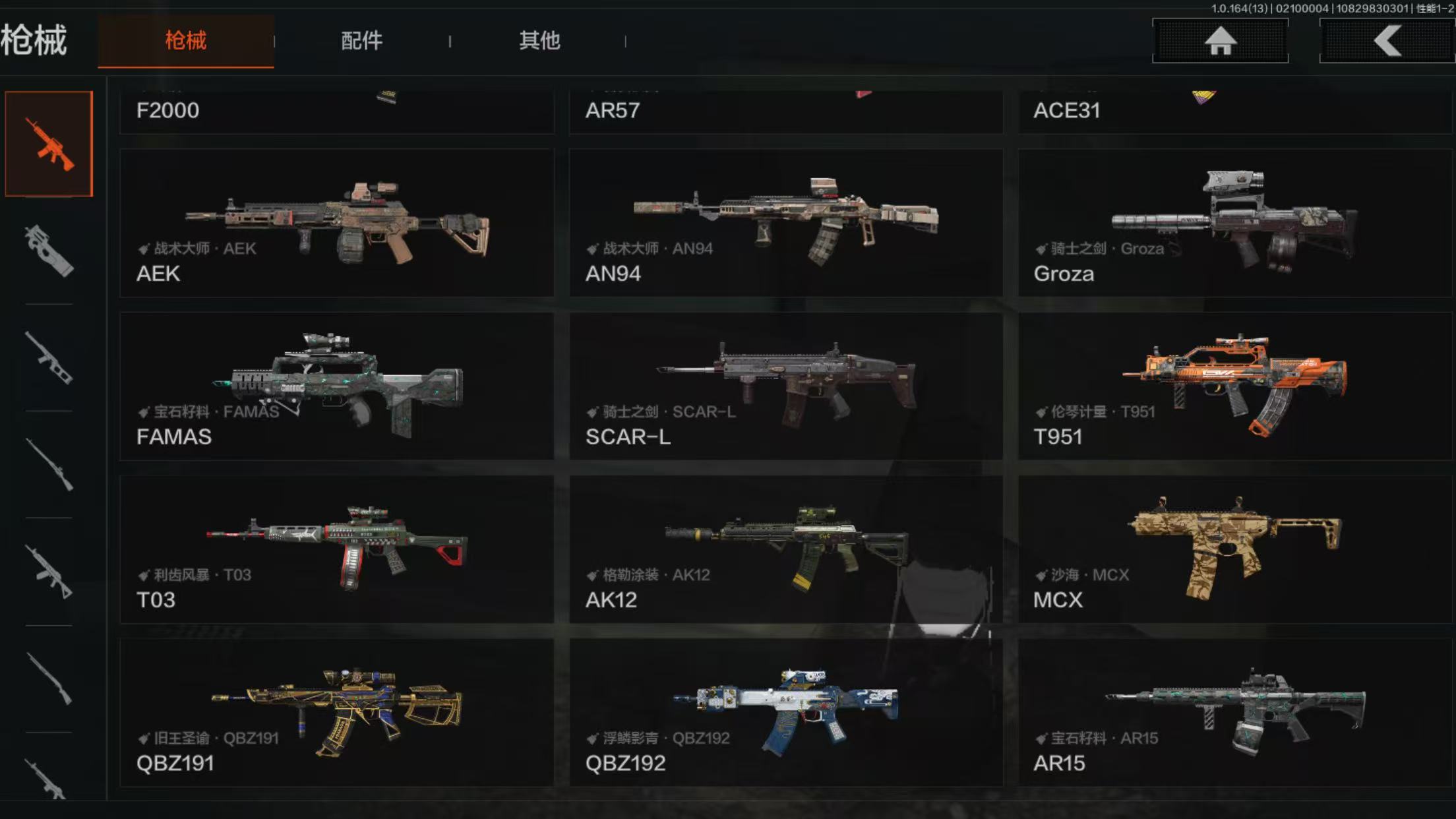1456x819 pixels.
Task: Pick the AEK weapon card
Action: [x=337, y=223]
